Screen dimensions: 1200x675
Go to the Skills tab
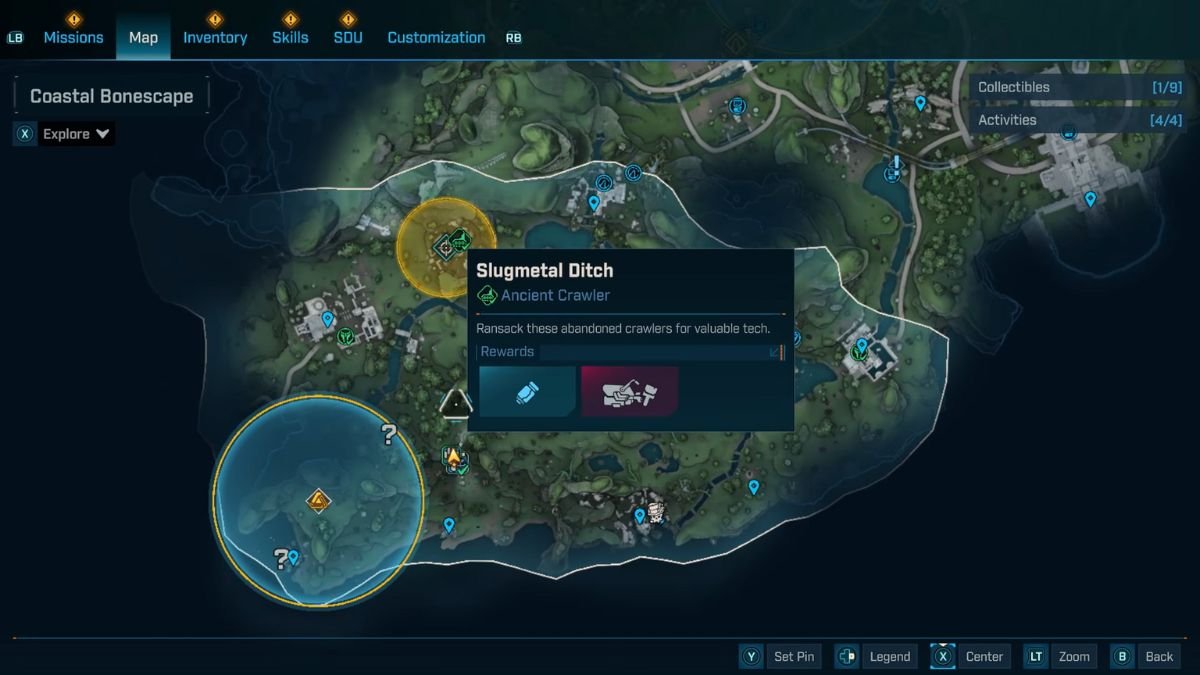(290, 37)
